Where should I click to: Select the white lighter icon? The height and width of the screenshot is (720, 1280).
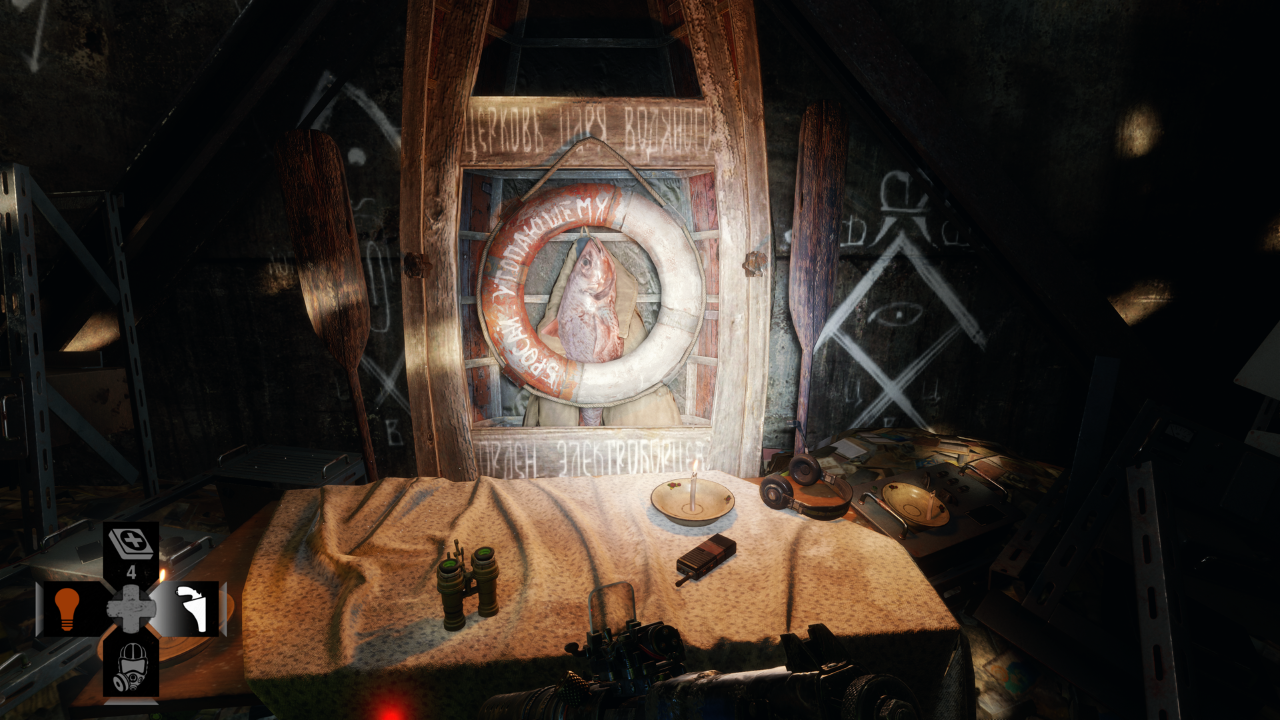[x=193, y=608]
